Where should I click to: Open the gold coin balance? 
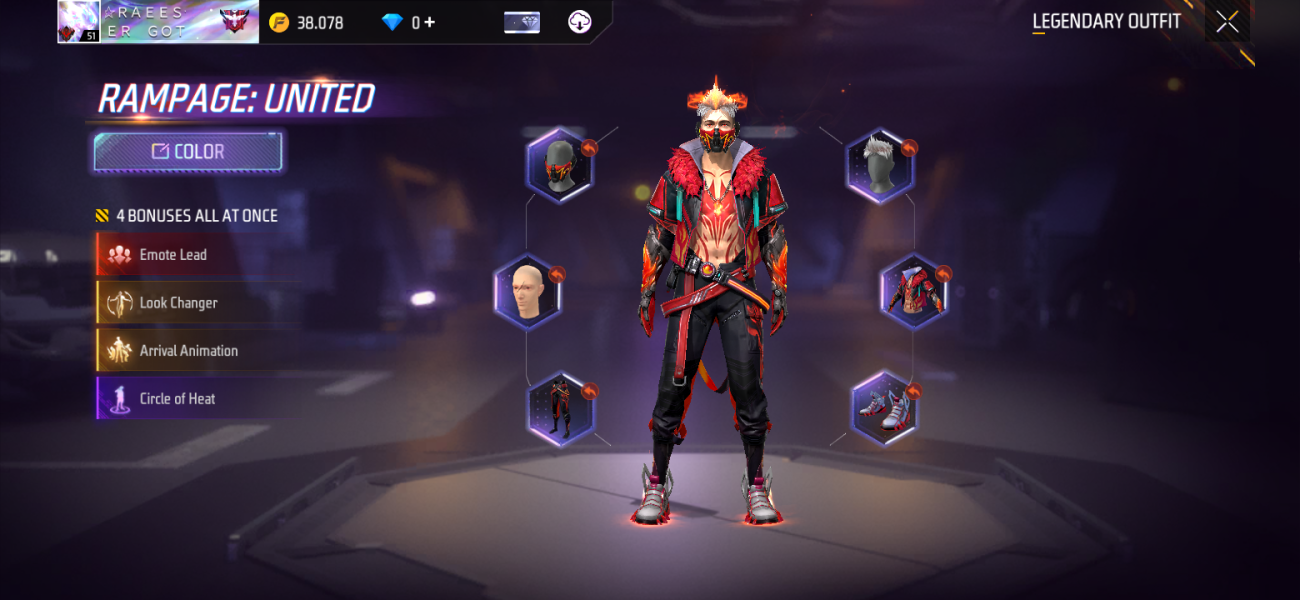(307, 22)
